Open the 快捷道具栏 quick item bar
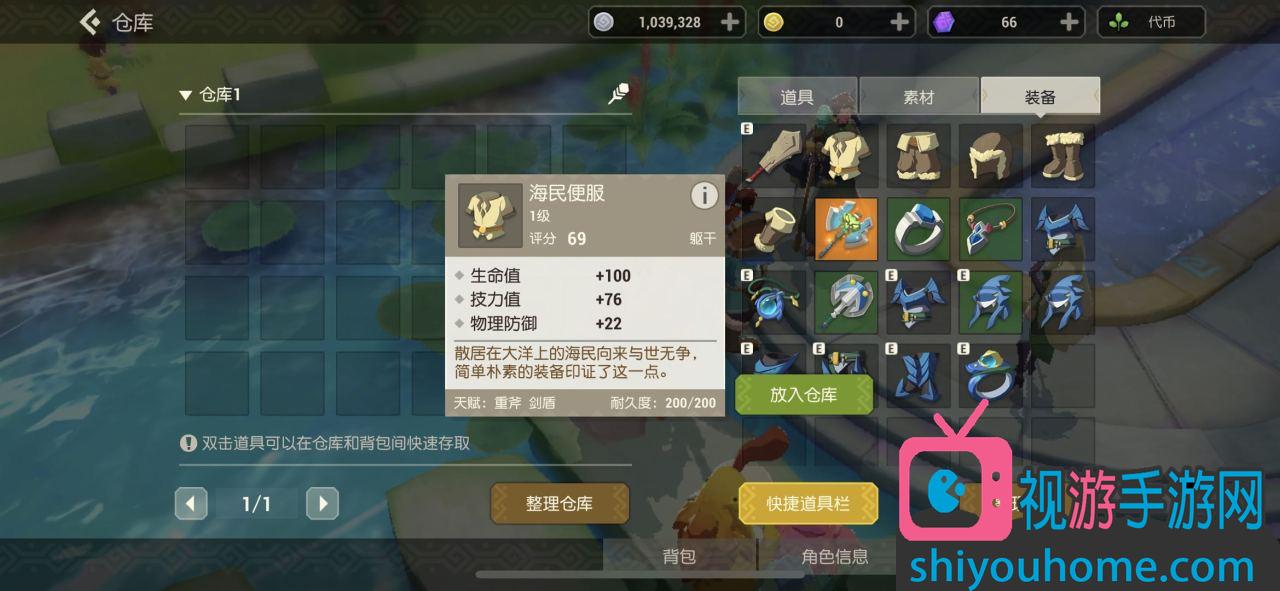The image size is (1280, 591). (x=808, y=503)
